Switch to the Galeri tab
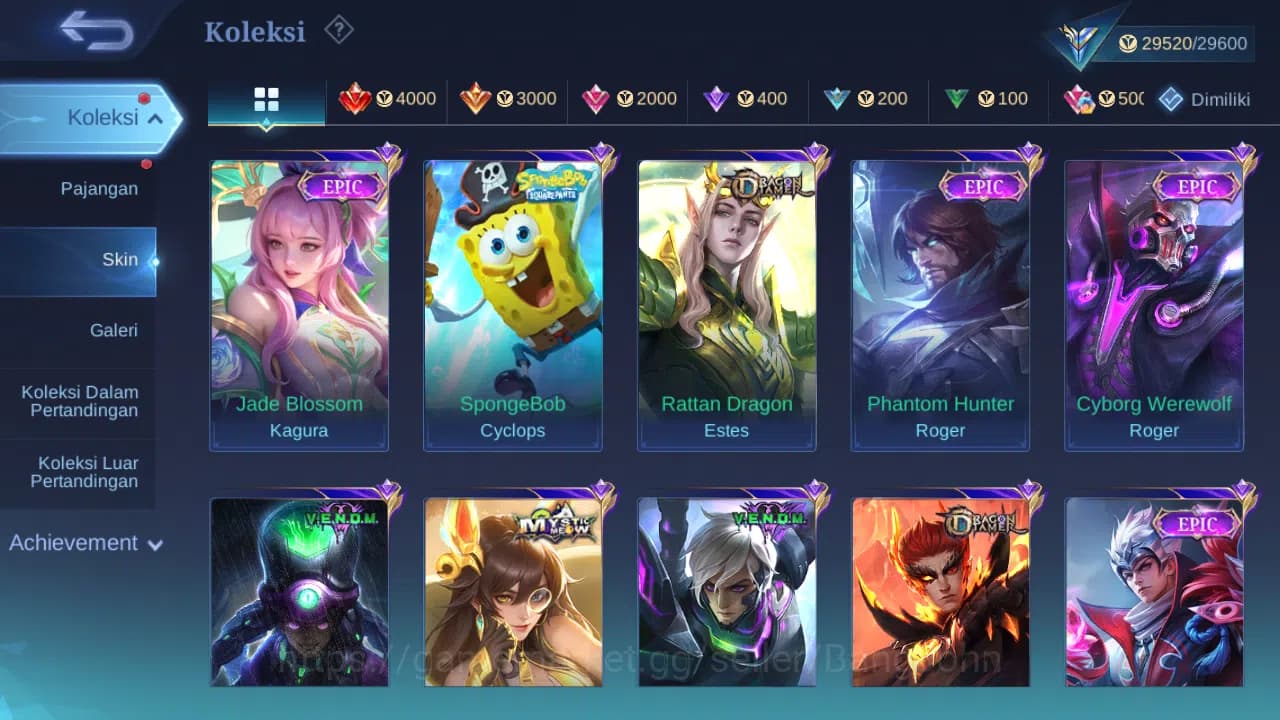The height and width of the screenshot is (720, 1280). (113, 330)
